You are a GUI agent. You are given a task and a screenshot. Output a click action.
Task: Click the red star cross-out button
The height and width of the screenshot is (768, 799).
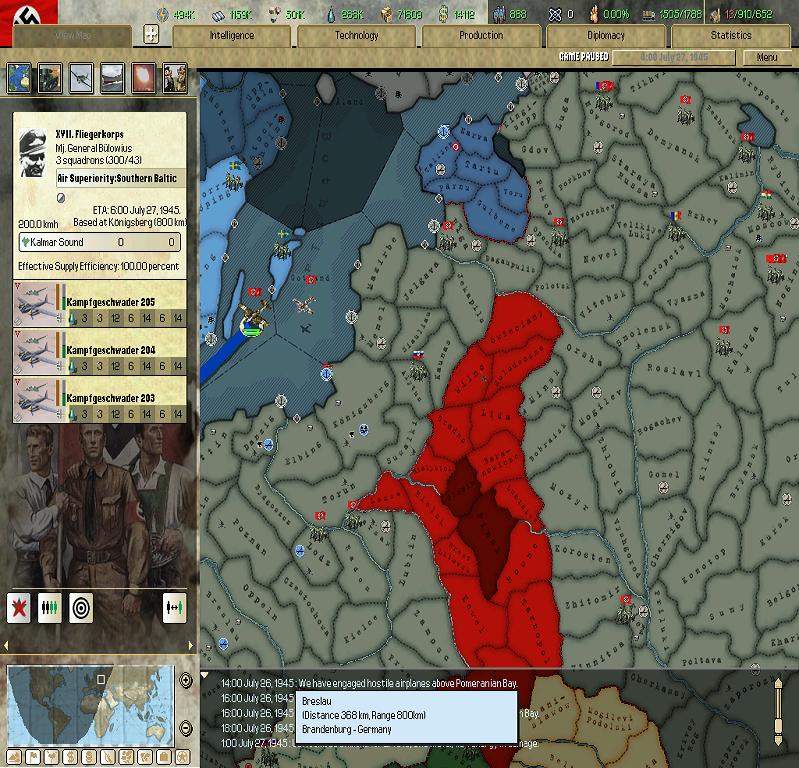point(19,607)
